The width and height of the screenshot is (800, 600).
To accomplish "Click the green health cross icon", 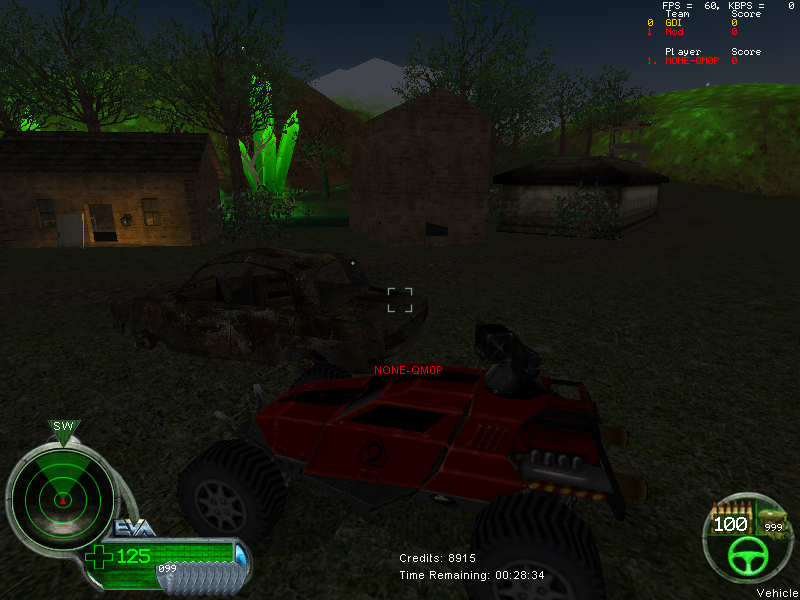I will click(x=98, y=556).
